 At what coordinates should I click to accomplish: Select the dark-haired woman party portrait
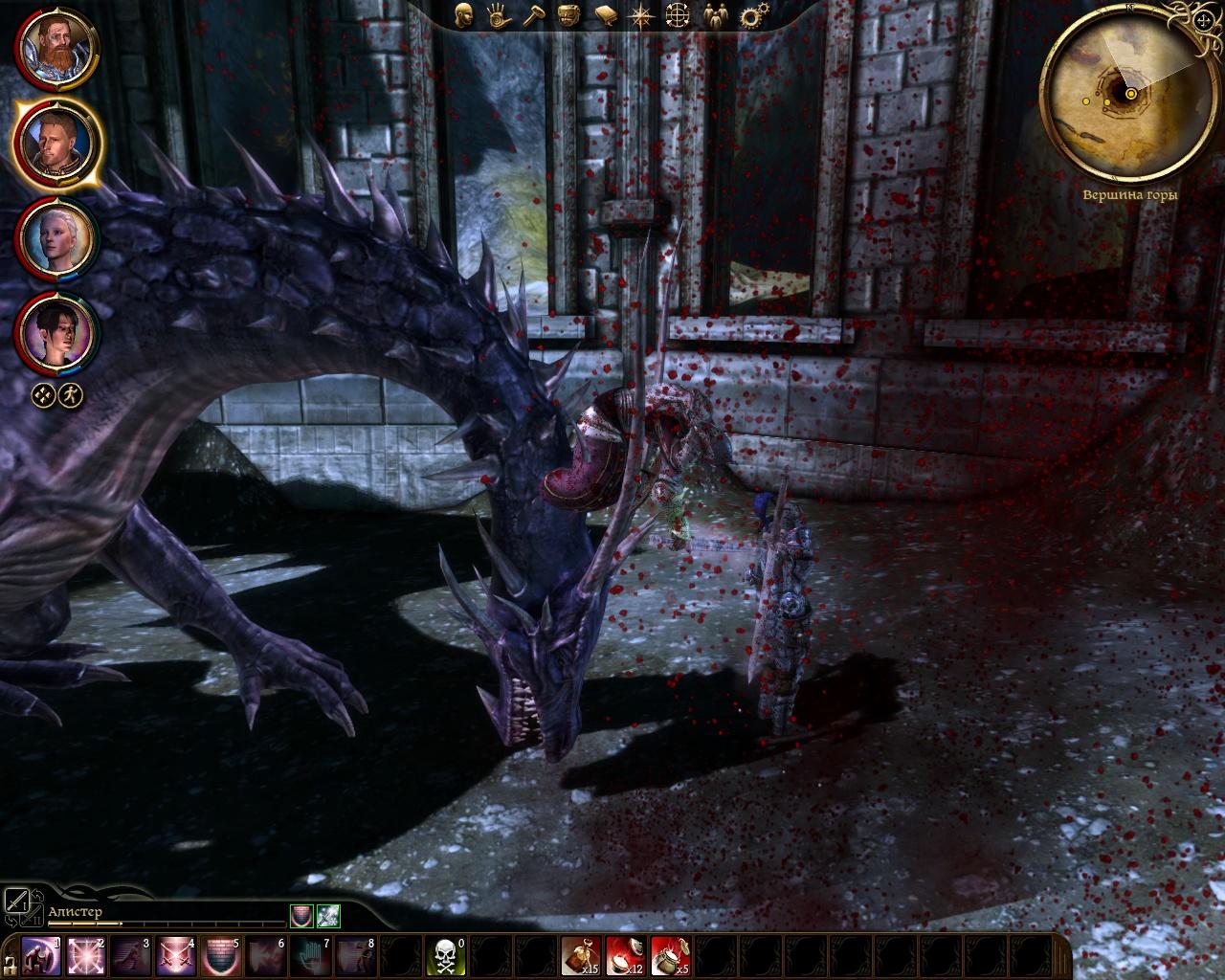pos(54,332)
